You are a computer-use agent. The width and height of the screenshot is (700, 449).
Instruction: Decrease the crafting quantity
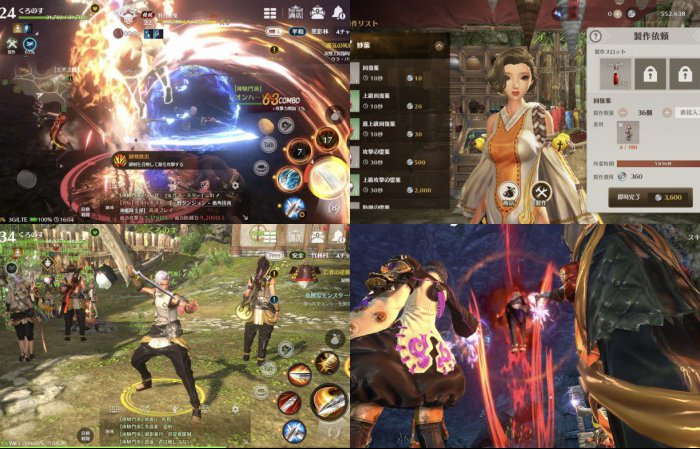click(623, 113)
